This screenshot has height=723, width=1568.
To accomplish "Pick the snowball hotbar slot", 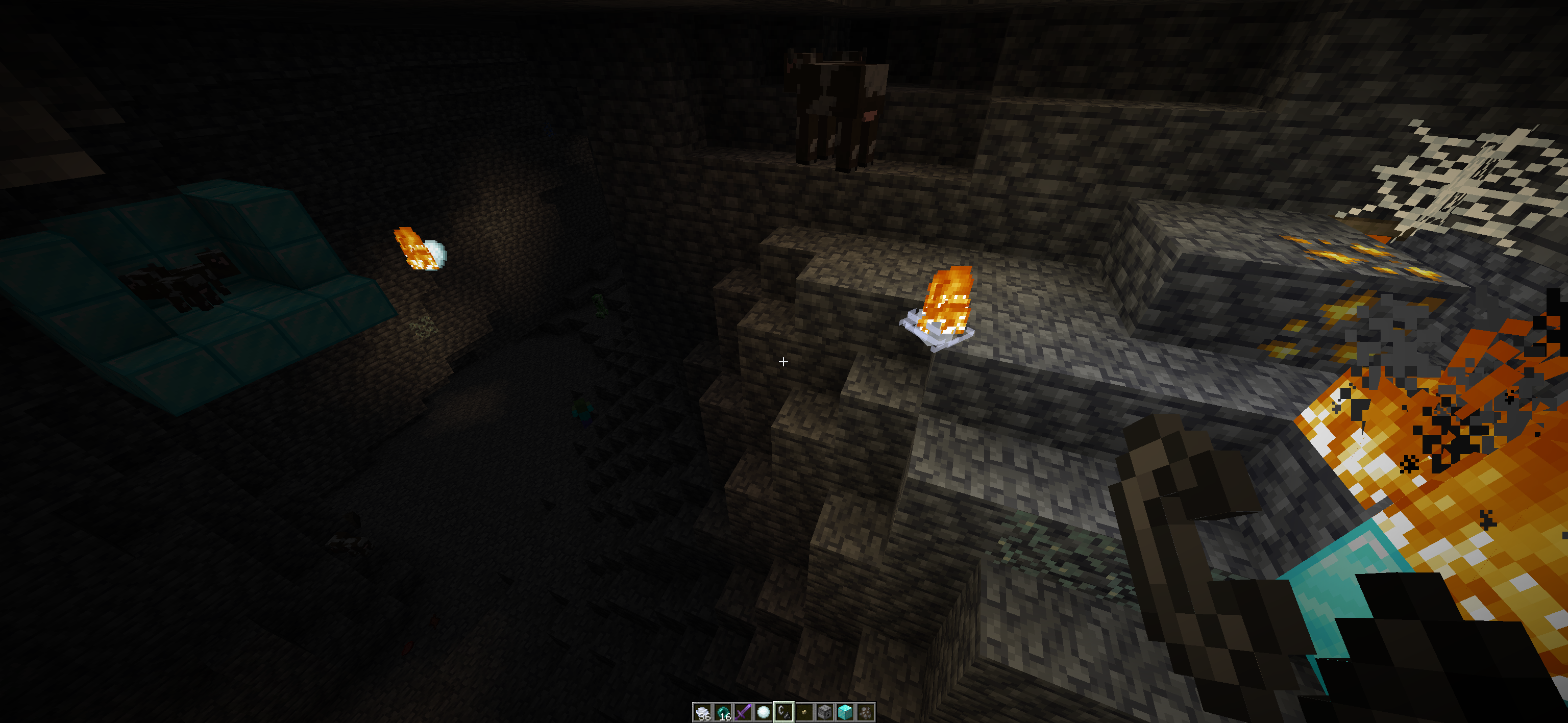I will [763, 711].
